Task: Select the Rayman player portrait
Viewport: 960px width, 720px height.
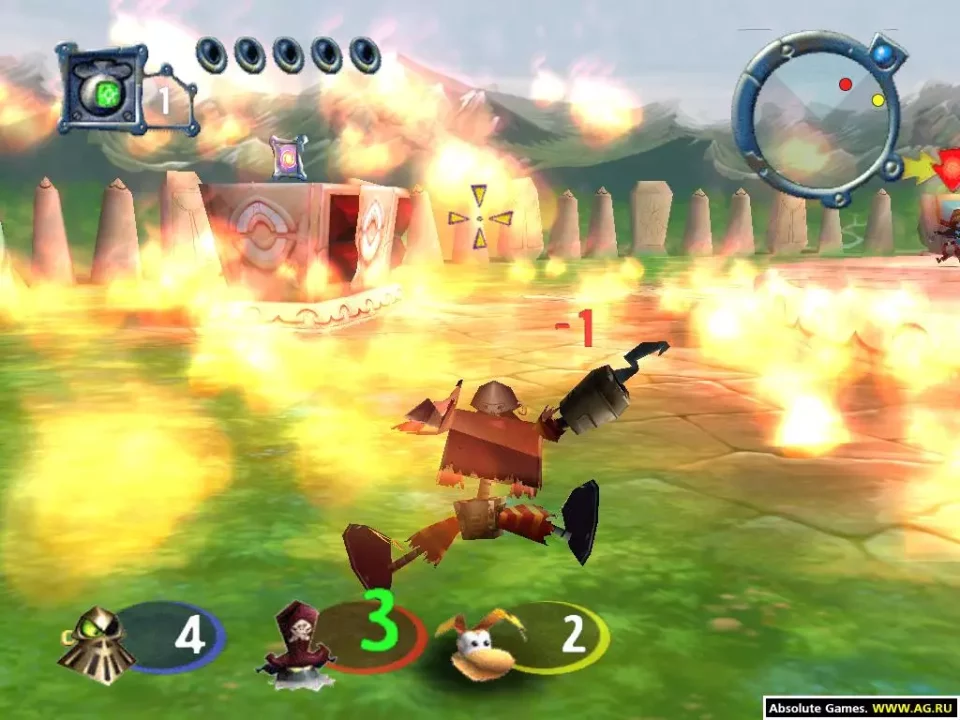Action: [x=479, y=643]
